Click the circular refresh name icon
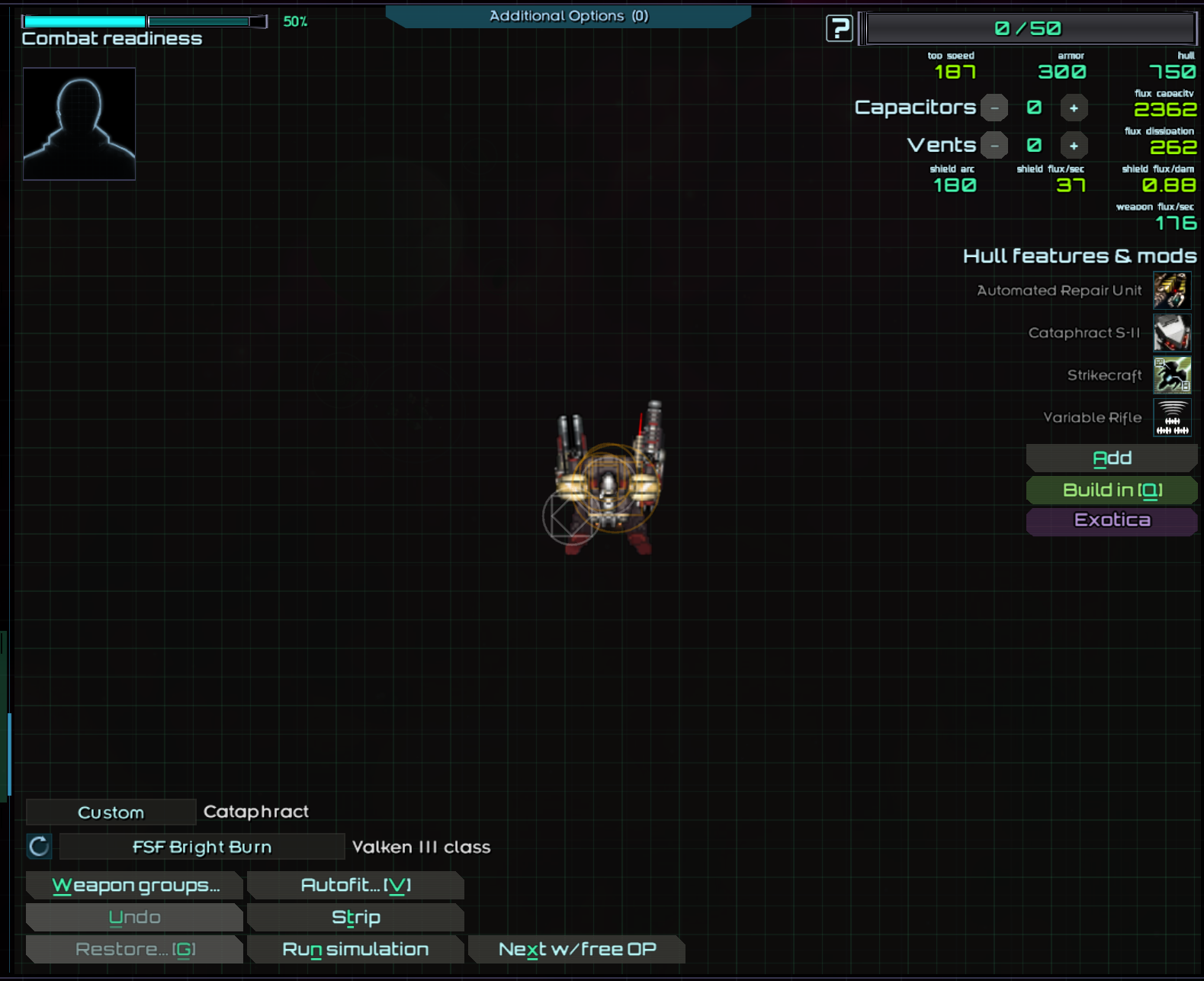Screen dimensions: 1204x981 tap(40, 846)
